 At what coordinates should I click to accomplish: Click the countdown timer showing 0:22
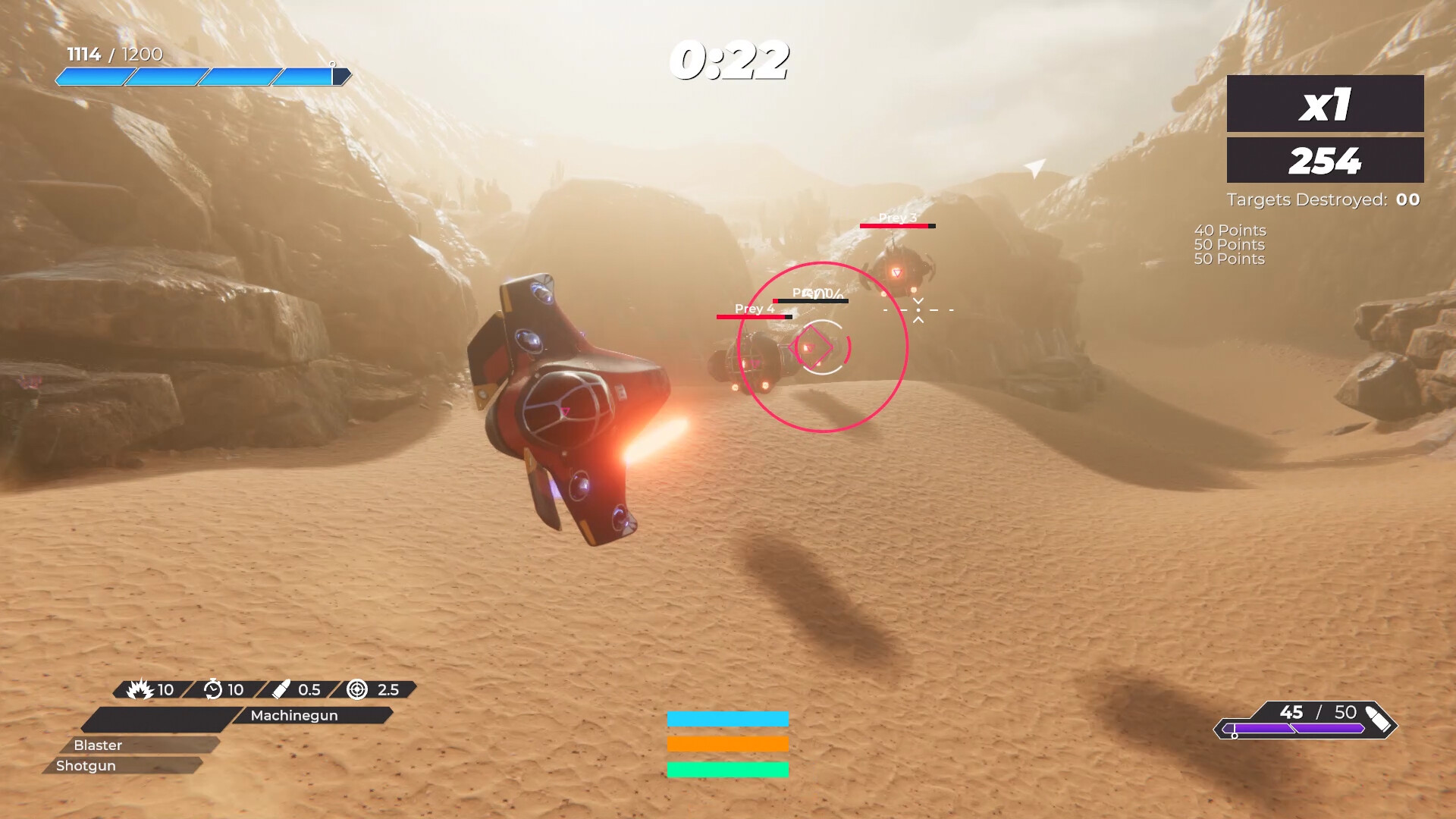point(730,61)
